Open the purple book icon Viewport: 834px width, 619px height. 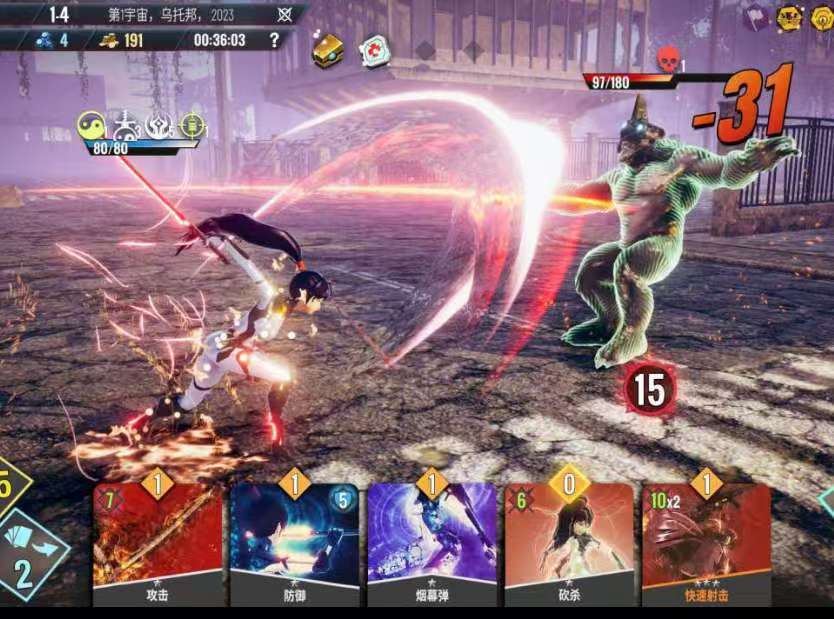click(757, 17)
